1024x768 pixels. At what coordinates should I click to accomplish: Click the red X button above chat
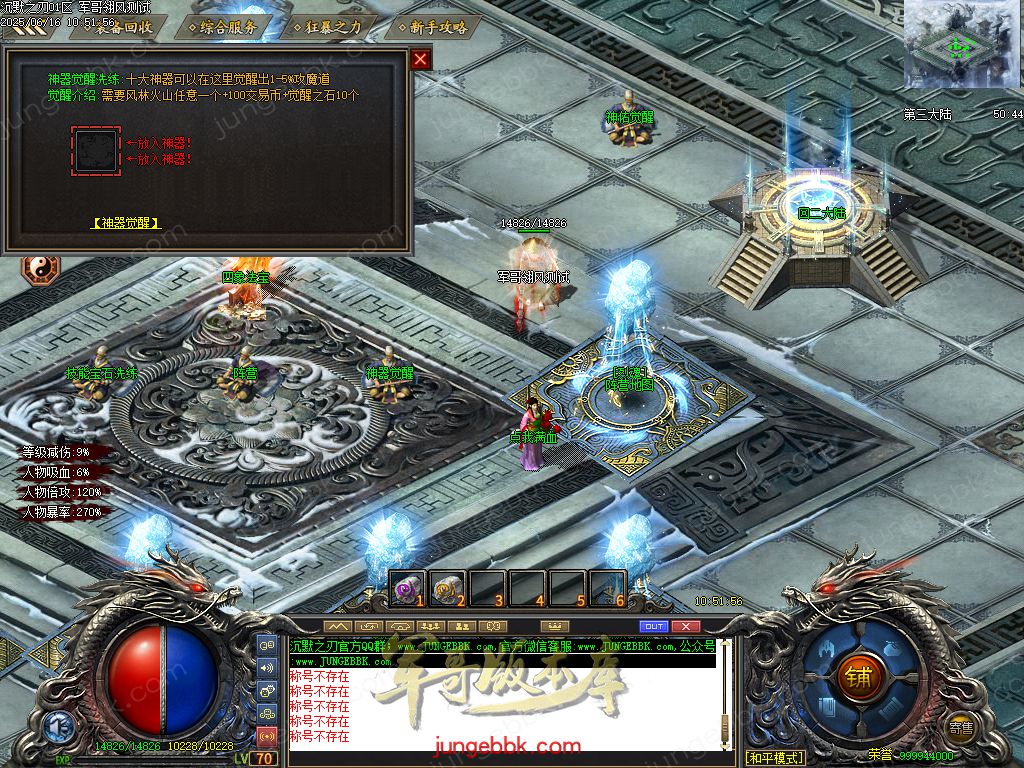click(685, 626)
